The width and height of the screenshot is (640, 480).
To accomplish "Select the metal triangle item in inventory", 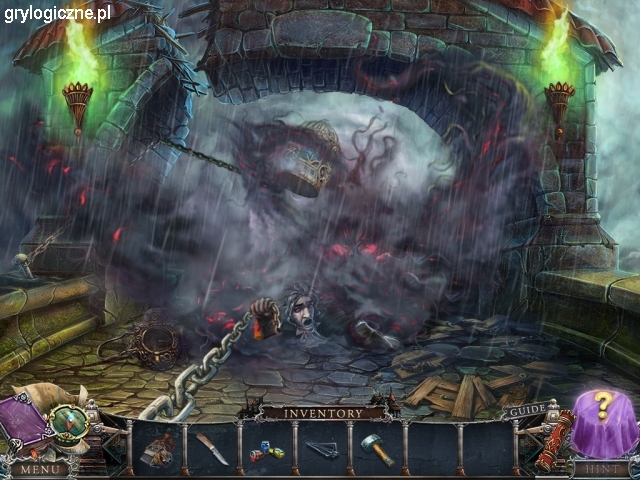I will (x=322, y=450).
